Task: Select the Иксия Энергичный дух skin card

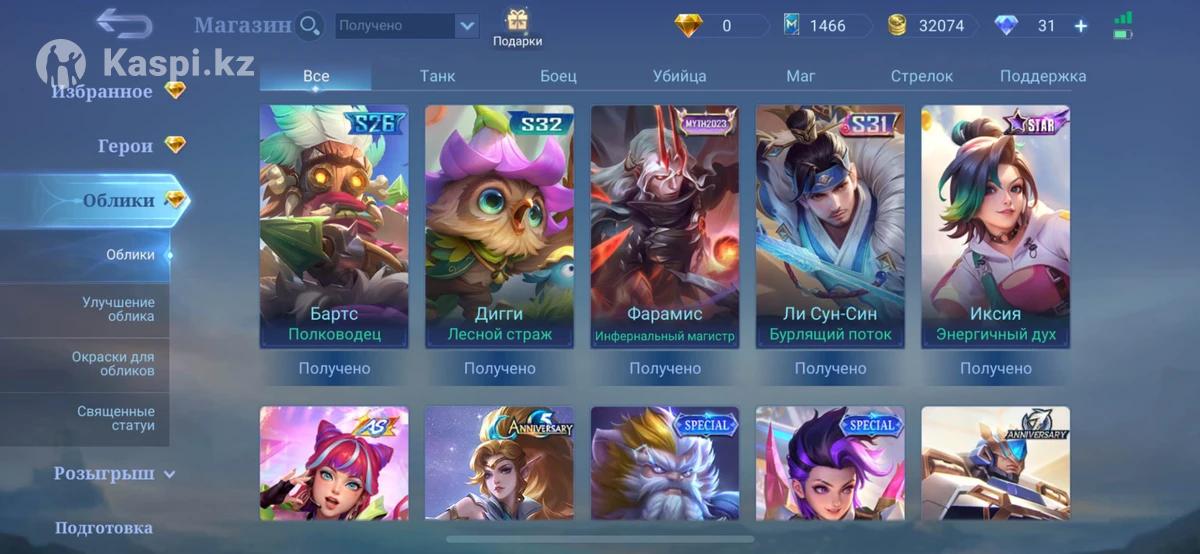Action: pyautogui.click(x=995, y=226)
